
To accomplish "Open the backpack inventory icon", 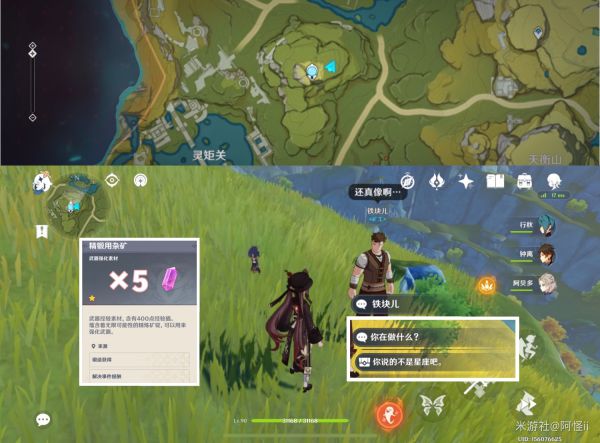I will (524, 181).
